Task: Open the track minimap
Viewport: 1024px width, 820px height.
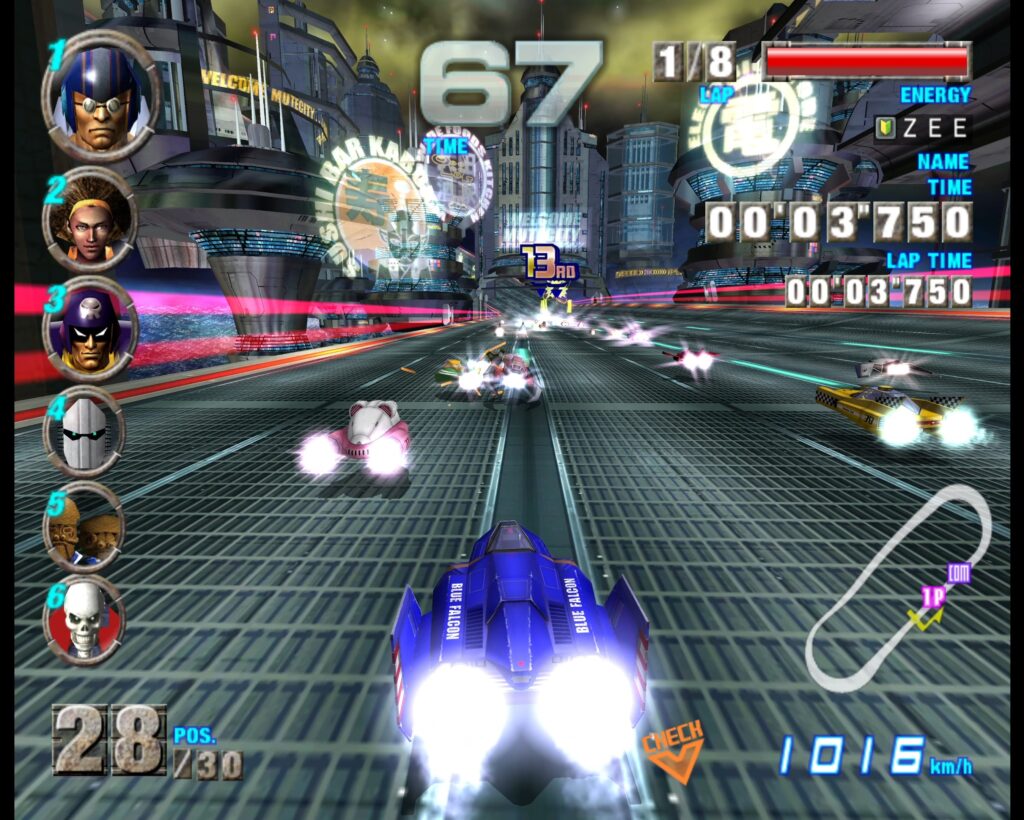Action: click(897, 590)
